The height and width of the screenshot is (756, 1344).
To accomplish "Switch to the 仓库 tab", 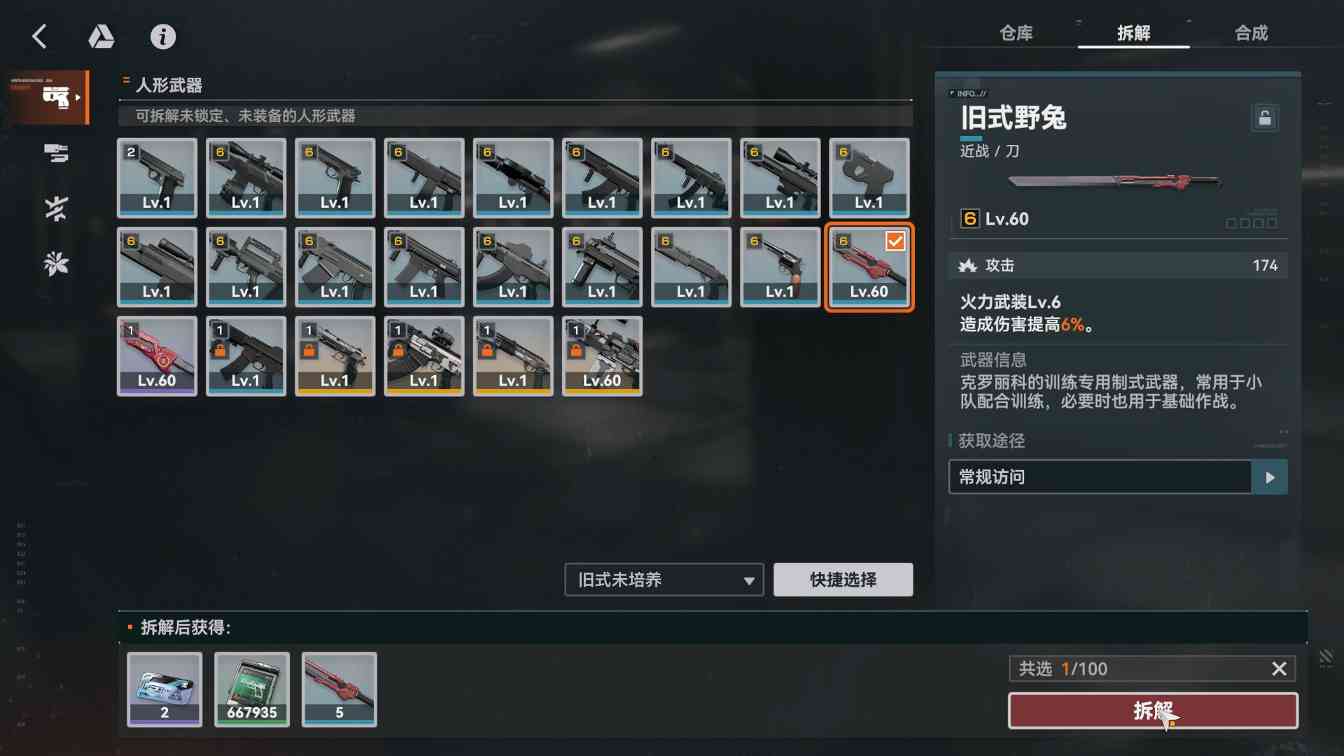I will click(1015, 32).
